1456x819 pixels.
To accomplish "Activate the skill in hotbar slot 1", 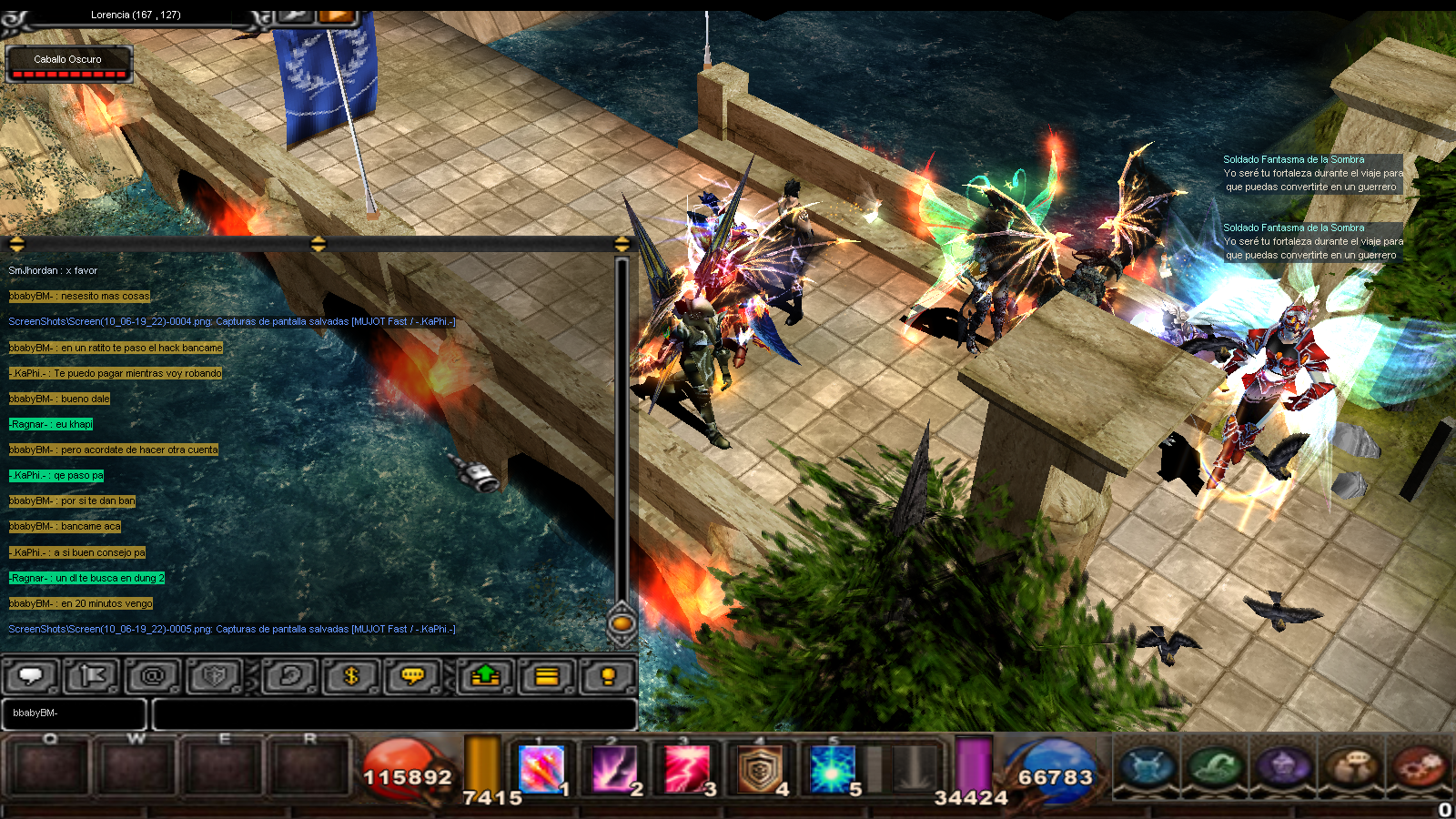I will coord(541,769).
